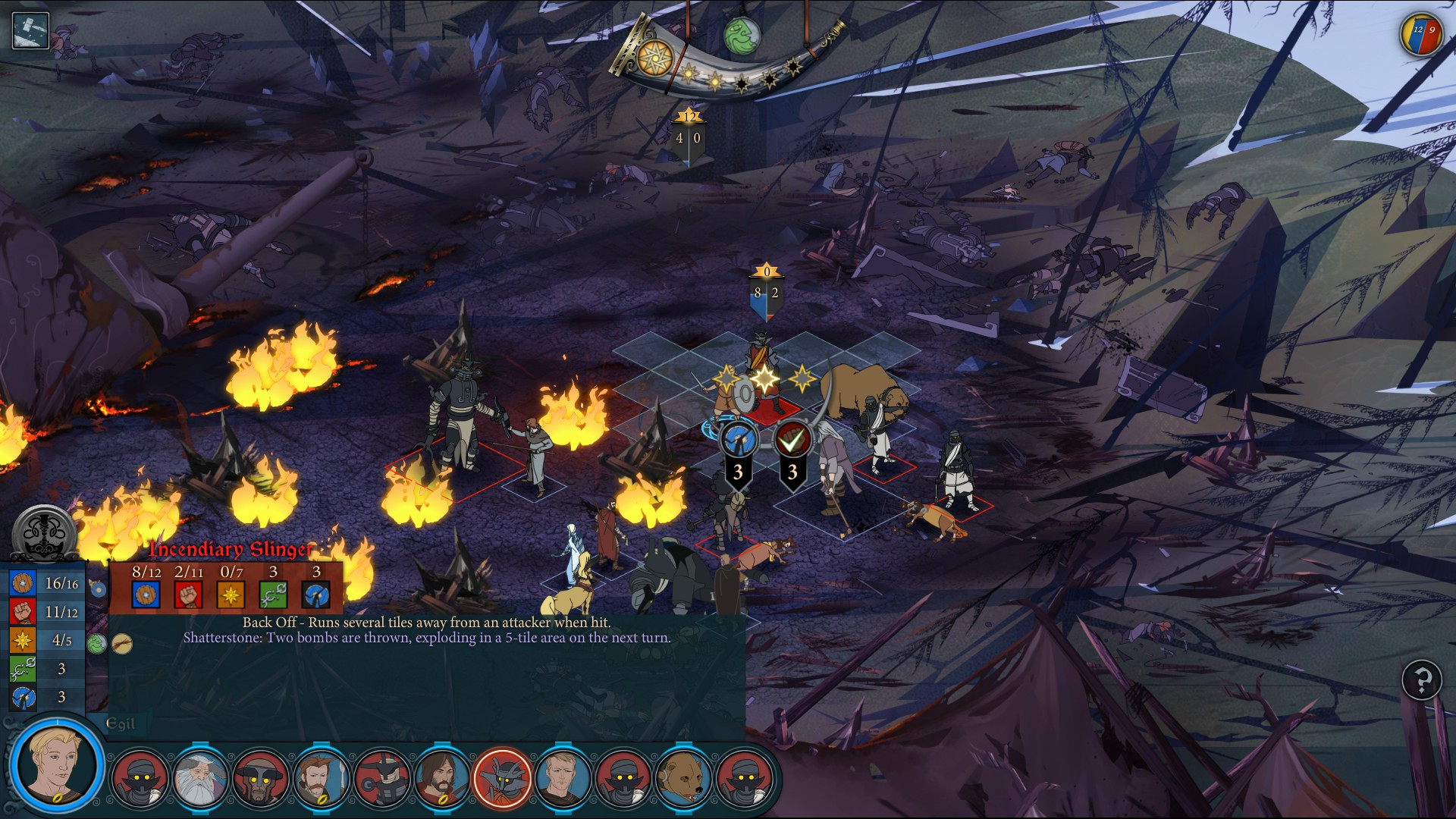Open the question mark help button
This screenshot has width=1456, height=819.
[x=1422, y=679]
